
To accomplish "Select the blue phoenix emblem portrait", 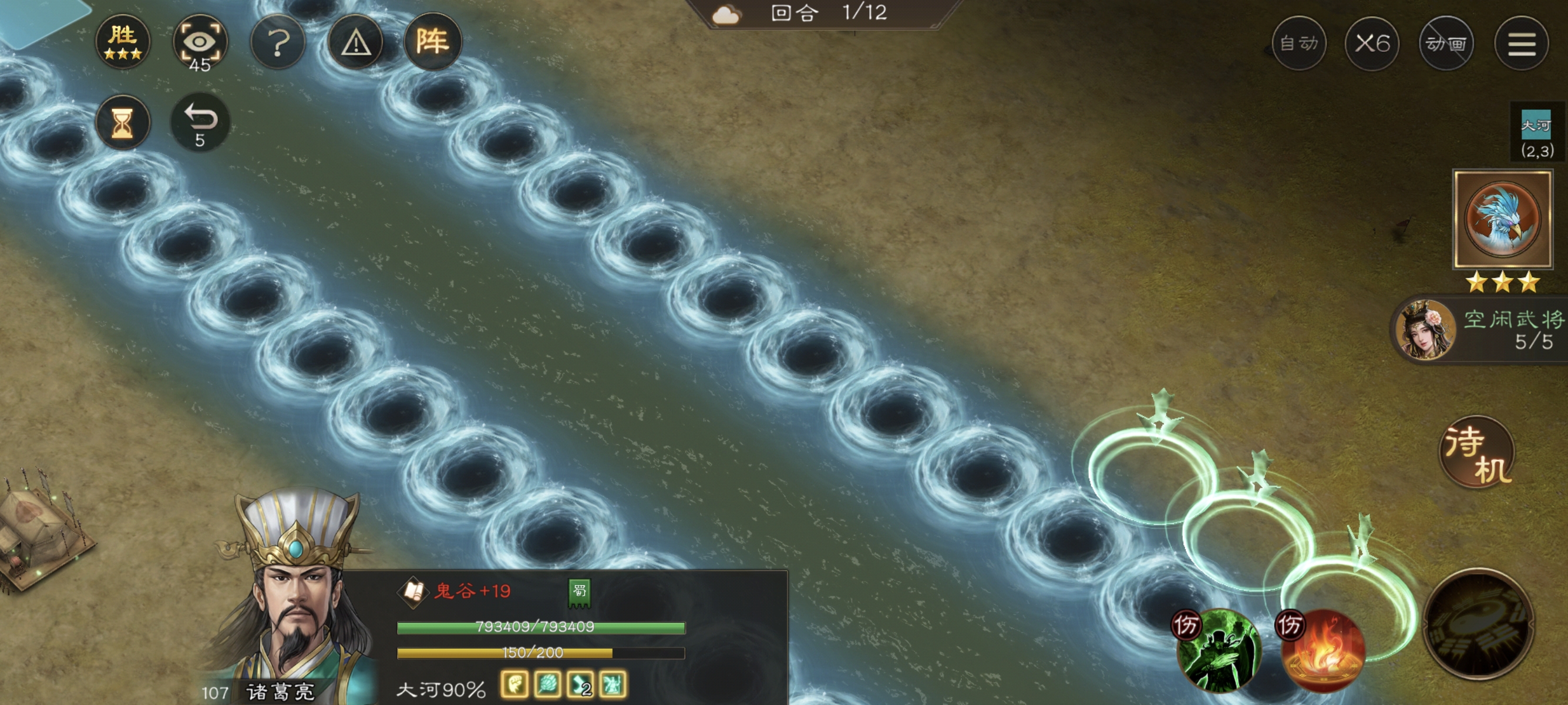I will [x=1502, y=219].
